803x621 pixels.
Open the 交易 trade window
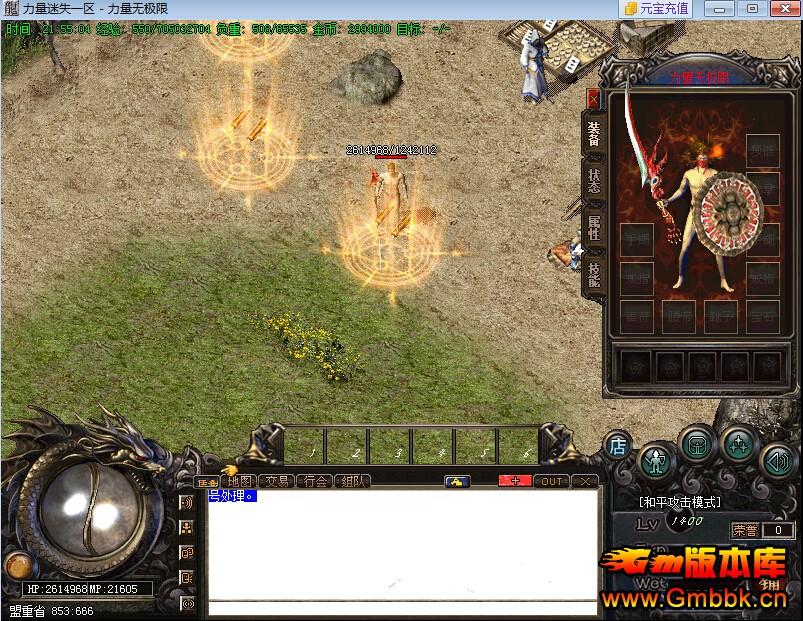click(x=276, y=481)
